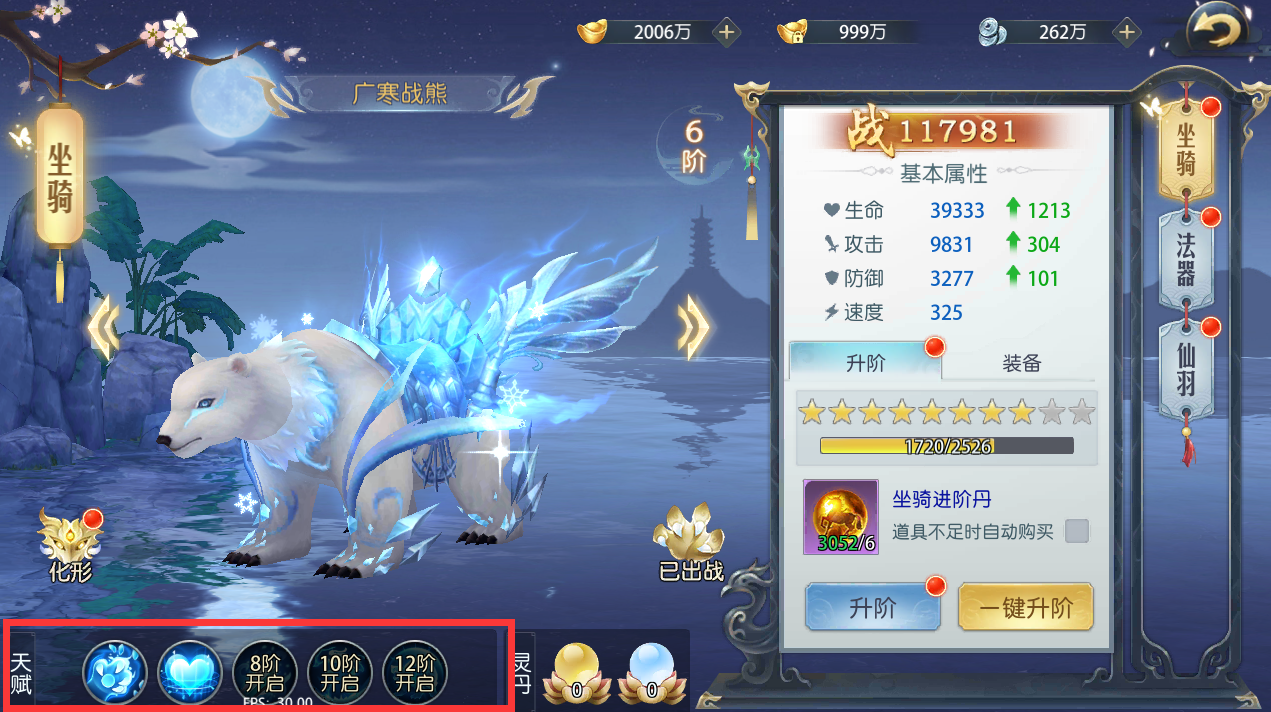Go back with the return arrow button
This screenshot has width=1271, height=712.
[x=1214, y=30]
